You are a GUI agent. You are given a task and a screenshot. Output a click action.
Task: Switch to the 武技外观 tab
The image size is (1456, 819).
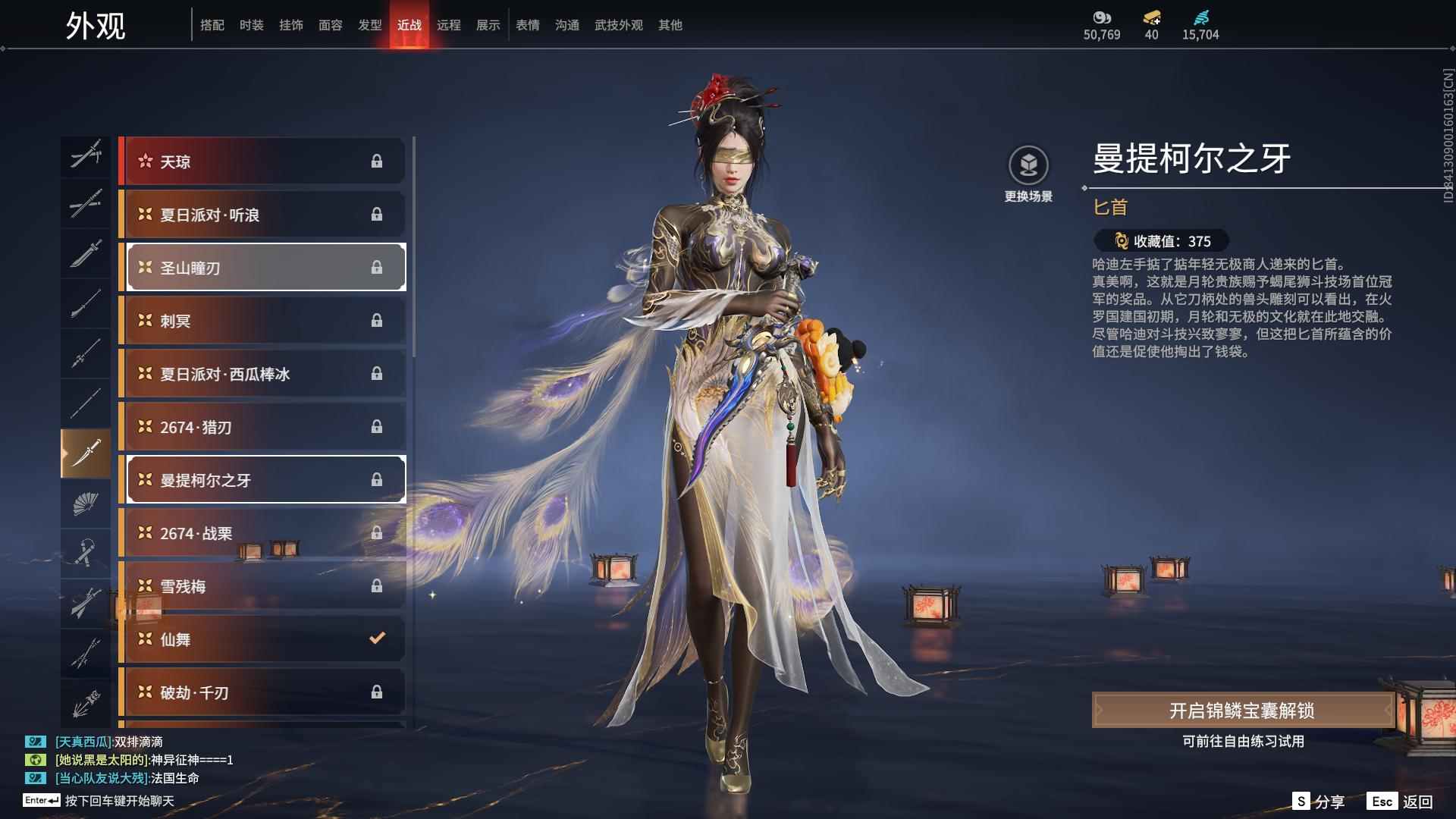coord(617,24)
